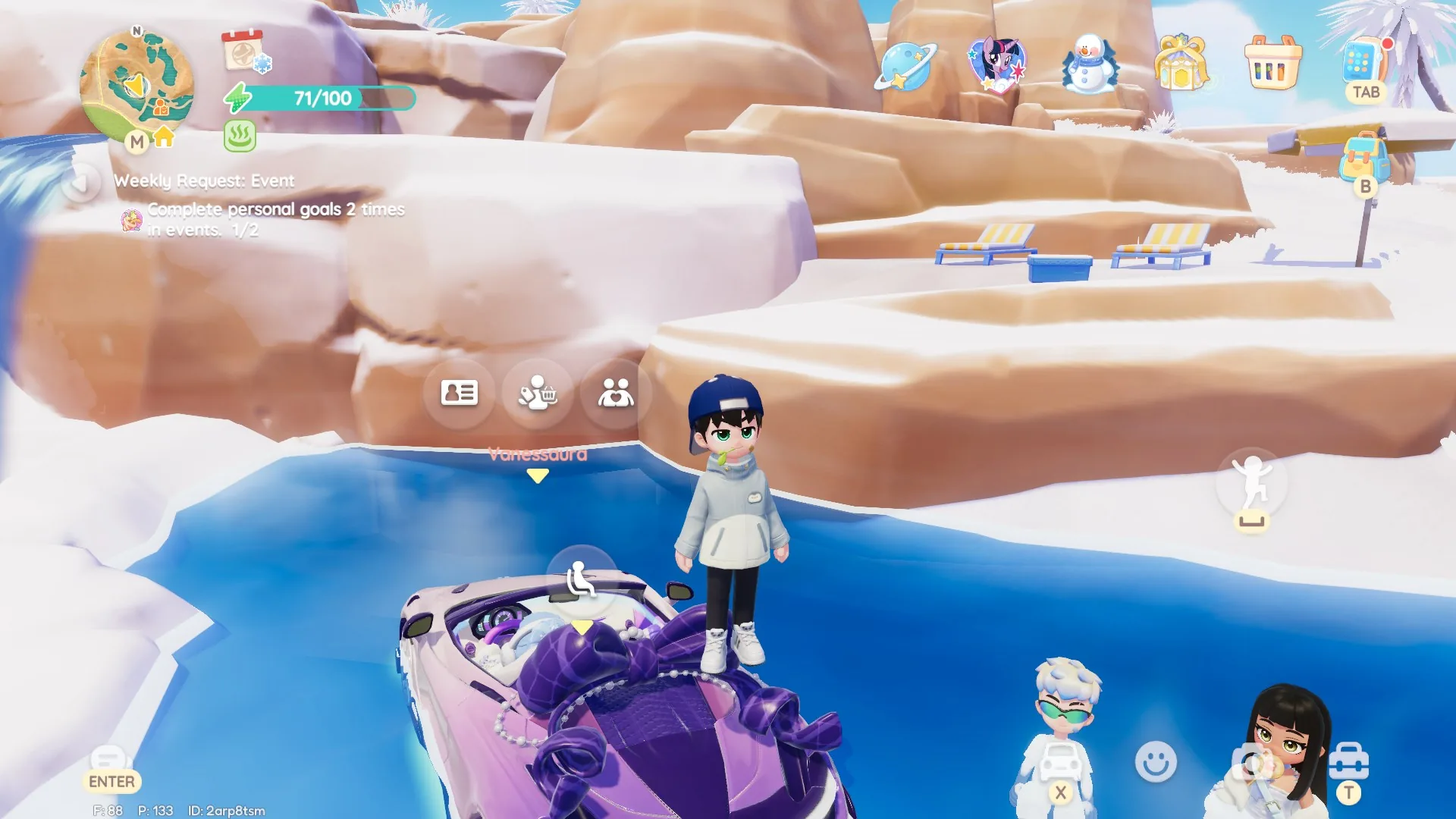Image resolution: width=1456 pixels, height=819 pixels.
Task: Open the smiley face emote menu
Action: click(1156, 761)
